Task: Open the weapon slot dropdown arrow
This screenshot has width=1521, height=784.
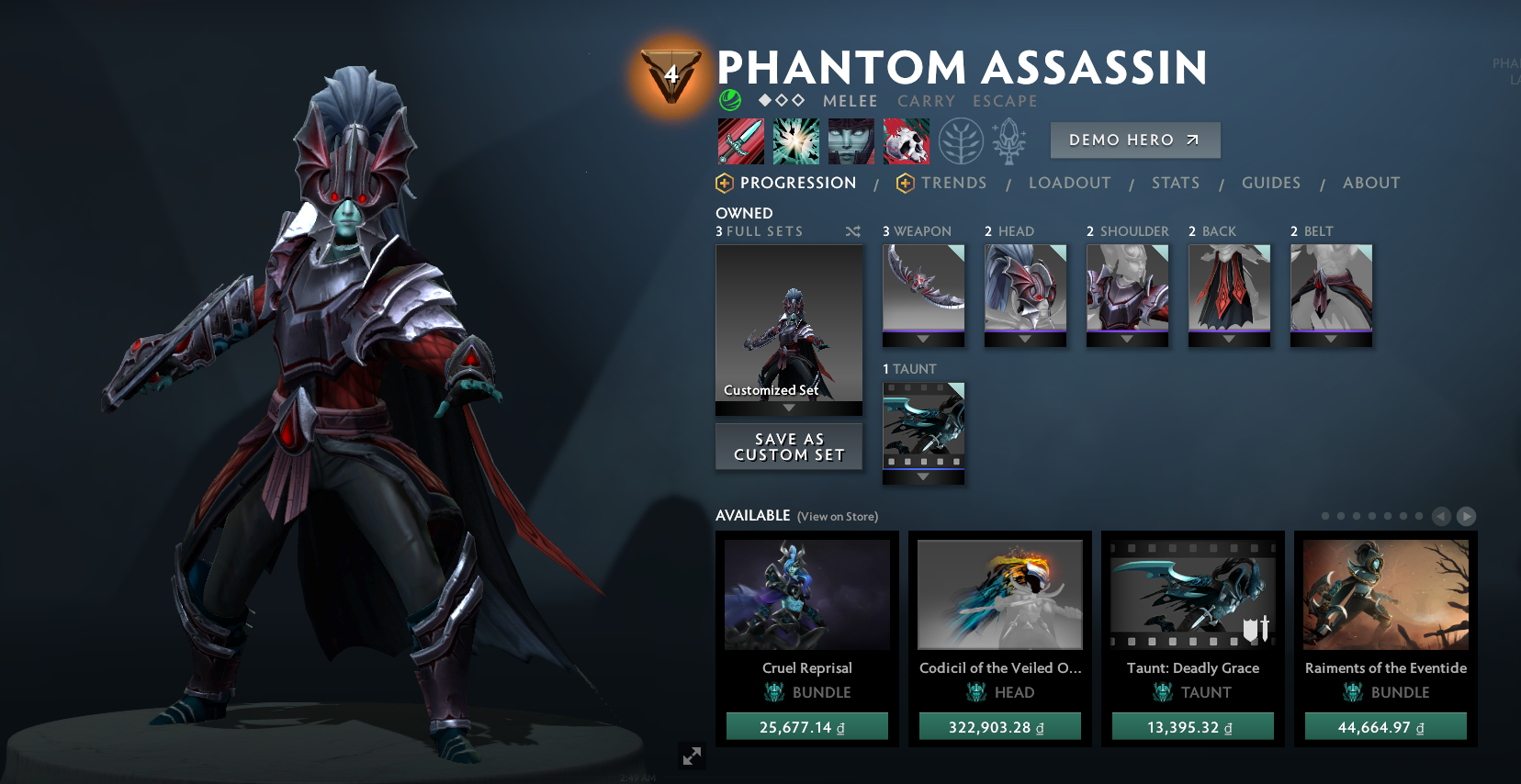Action: tap(923, 340)
